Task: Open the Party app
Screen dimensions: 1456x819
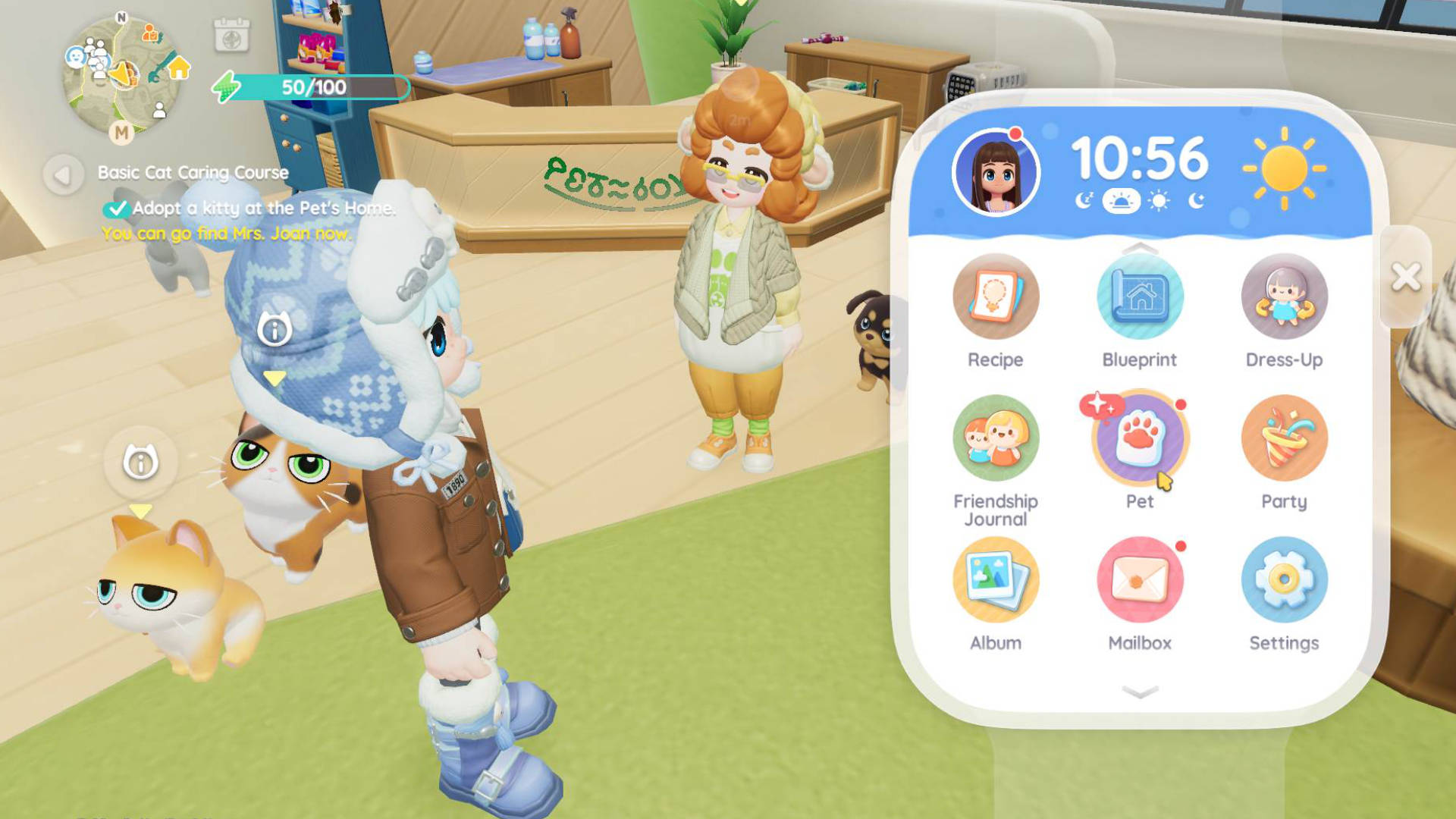Action: [x=1284, y=438]
